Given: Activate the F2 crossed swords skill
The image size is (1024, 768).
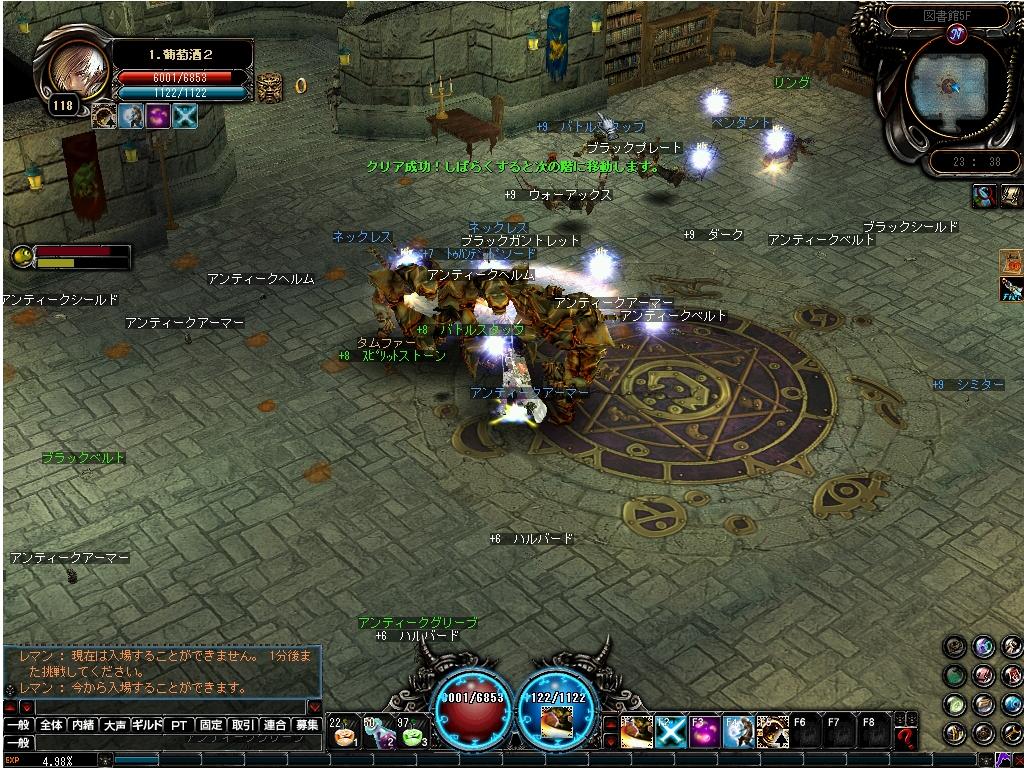Looking at the screenshot, I should tap(669, 732).
